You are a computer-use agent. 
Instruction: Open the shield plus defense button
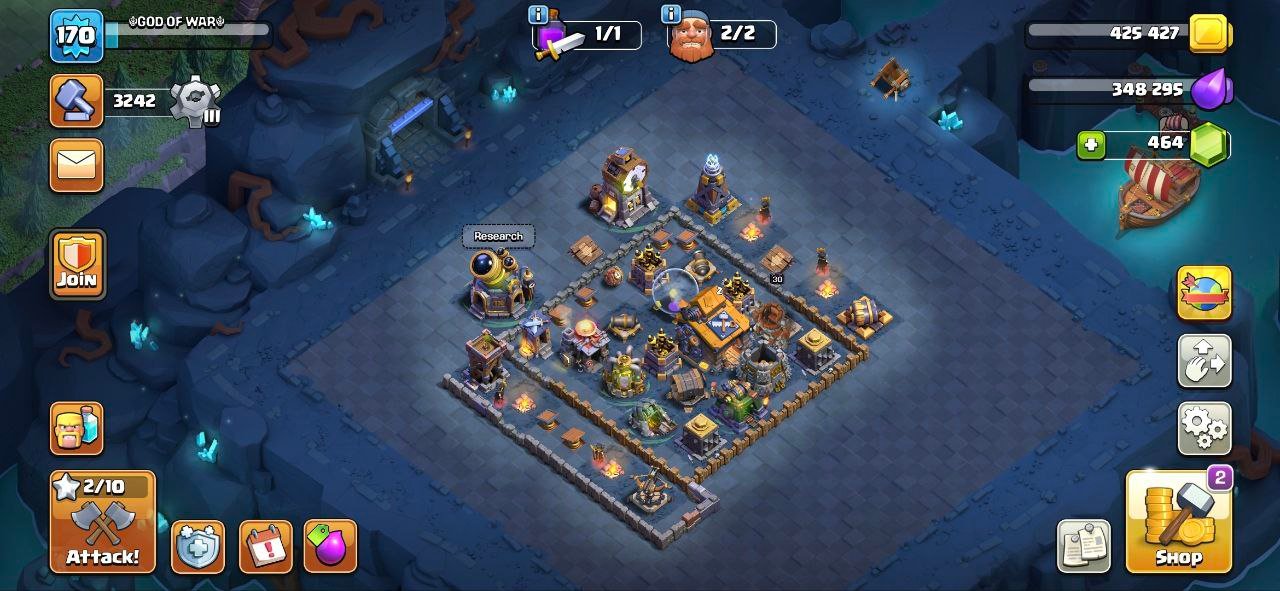(197, 547)
